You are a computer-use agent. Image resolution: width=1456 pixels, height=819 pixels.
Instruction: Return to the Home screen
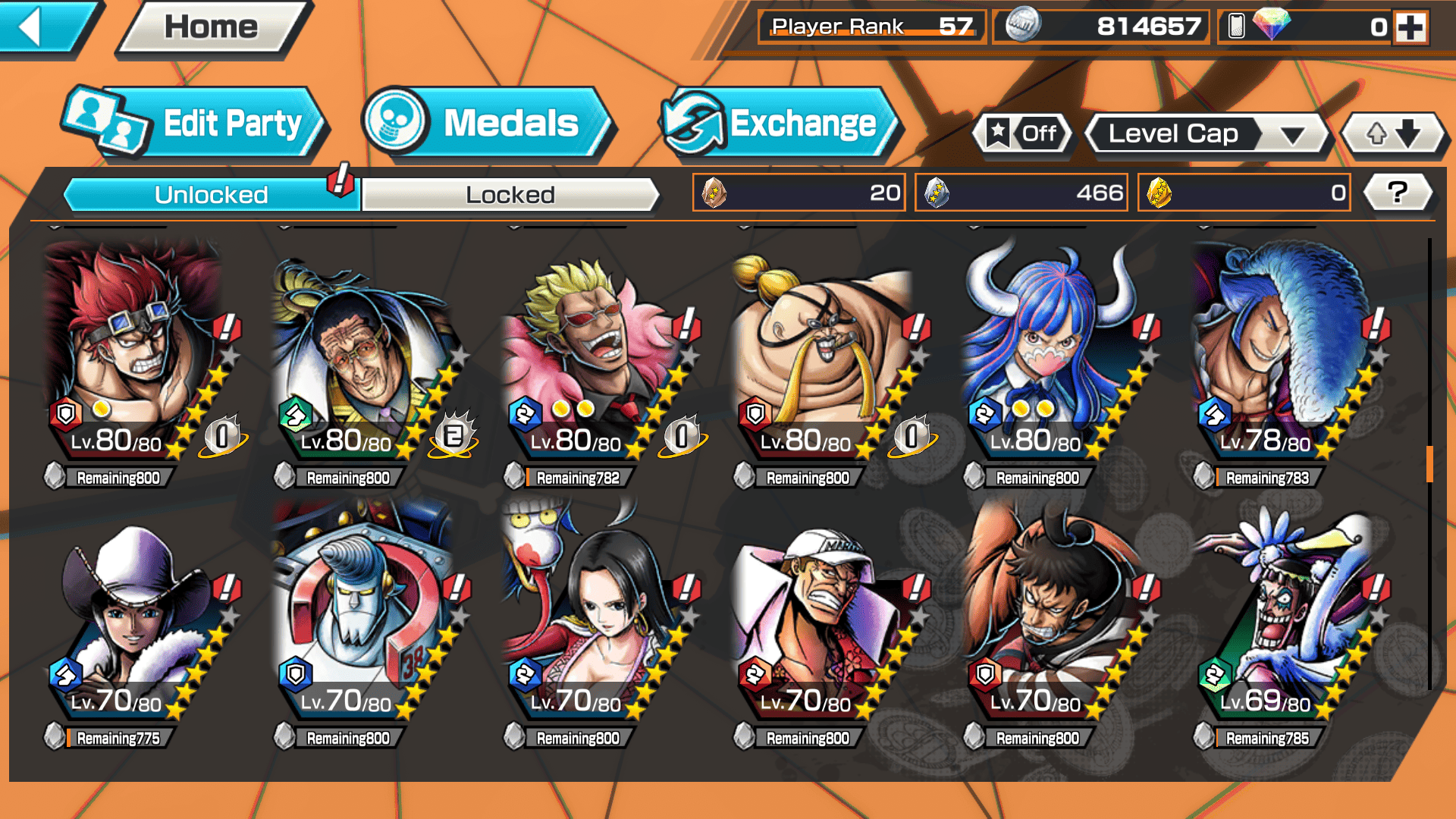coord(211,28)
